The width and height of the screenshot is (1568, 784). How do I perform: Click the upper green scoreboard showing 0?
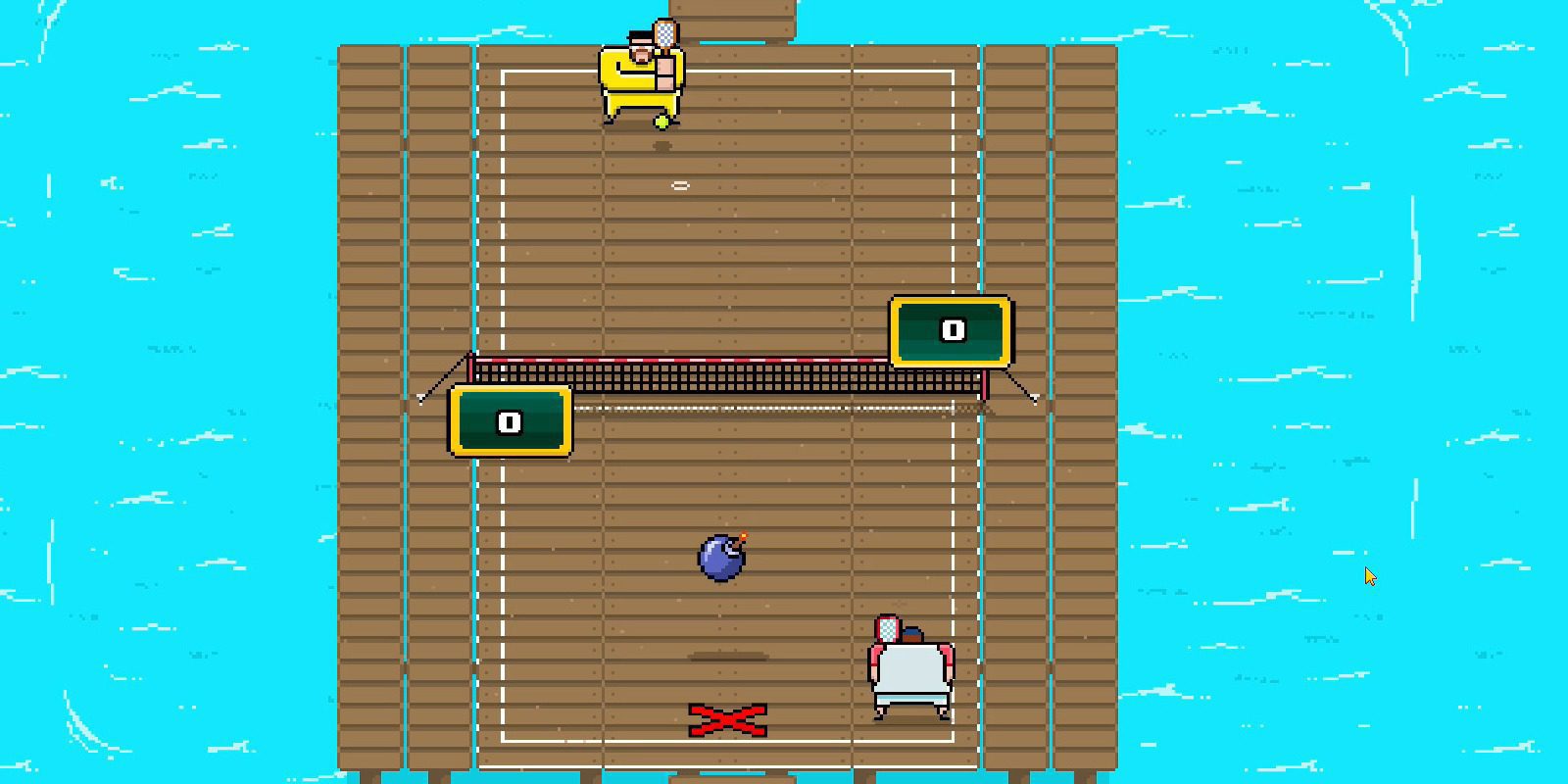[950, 331]
